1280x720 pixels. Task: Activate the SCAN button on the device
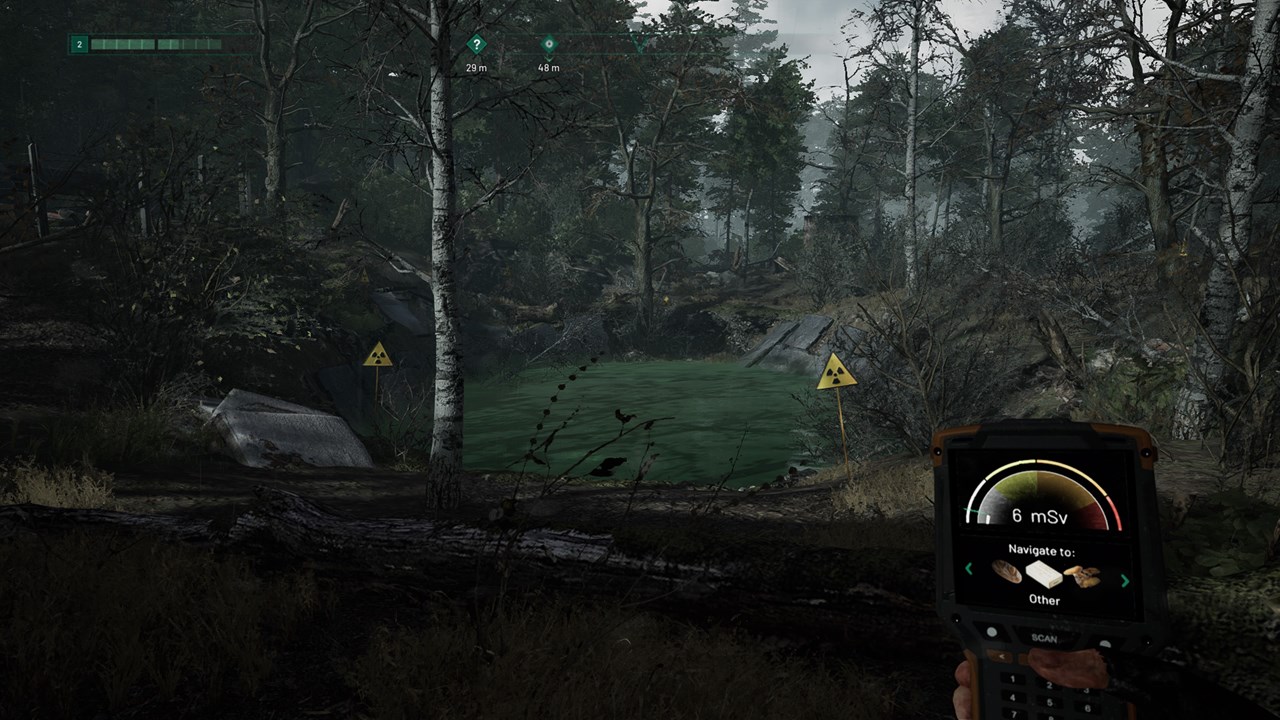tap(1043, 637)
